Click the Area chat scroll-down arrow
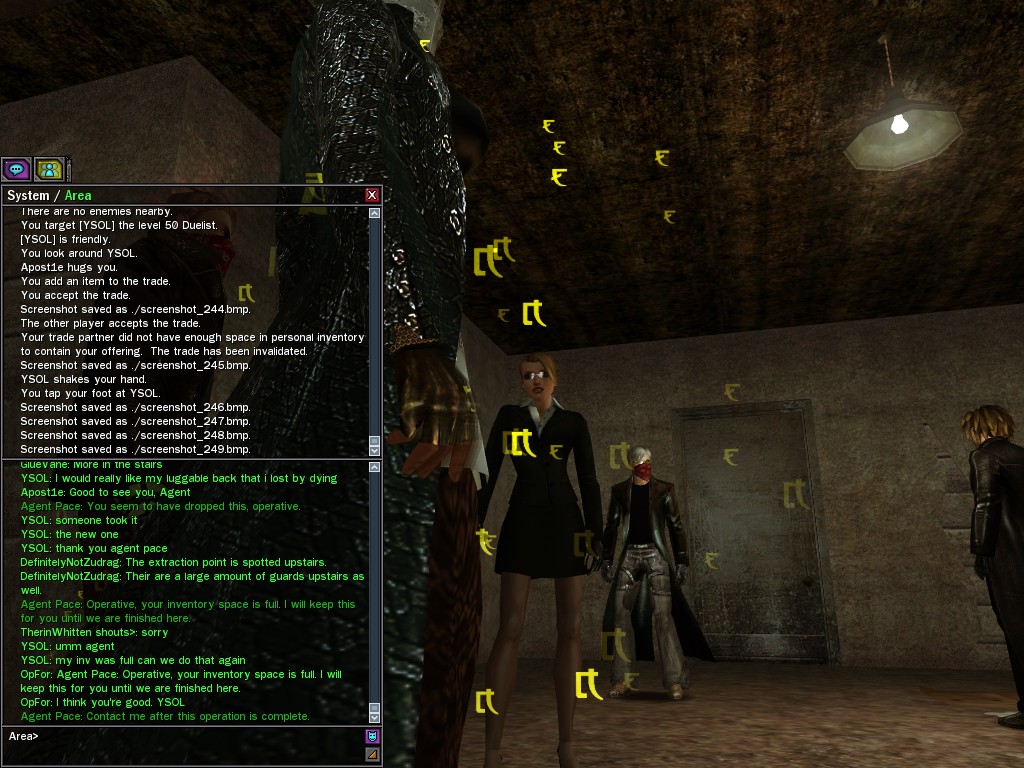The image size is (1024, 768). tap(375, 716)
